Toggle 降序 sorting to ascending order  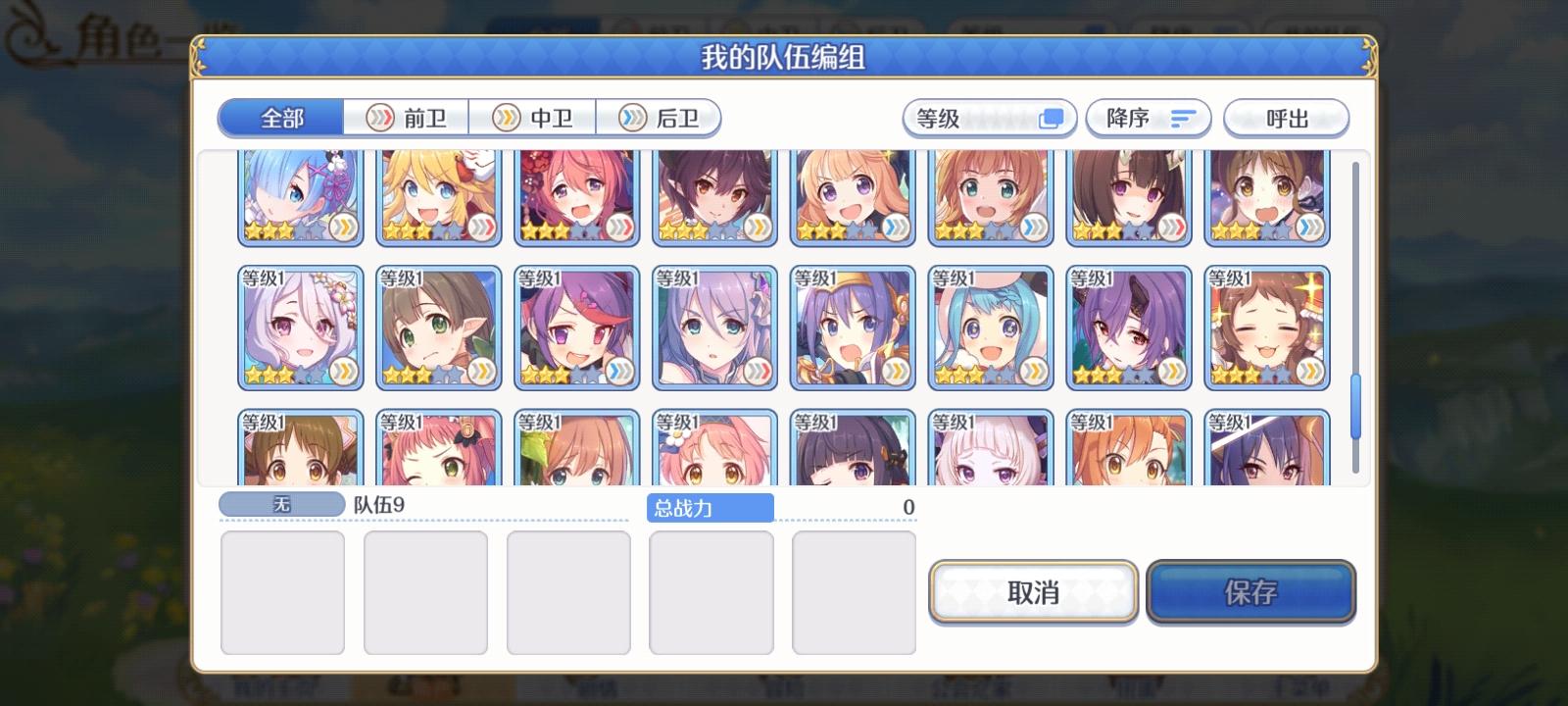(x=1149, y=118)
